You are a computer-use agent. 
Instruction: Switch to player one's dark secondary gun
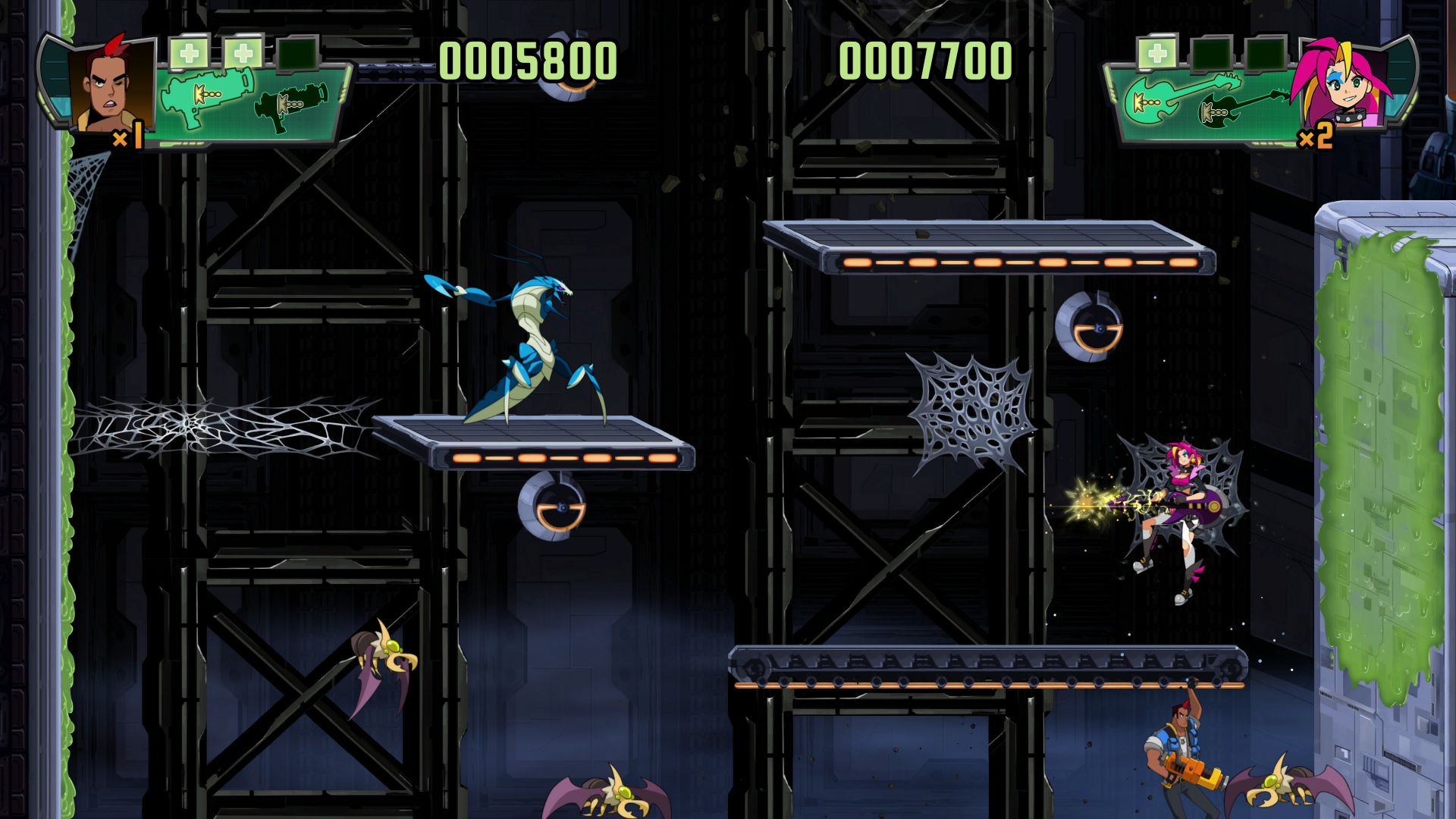pos(293,105)
